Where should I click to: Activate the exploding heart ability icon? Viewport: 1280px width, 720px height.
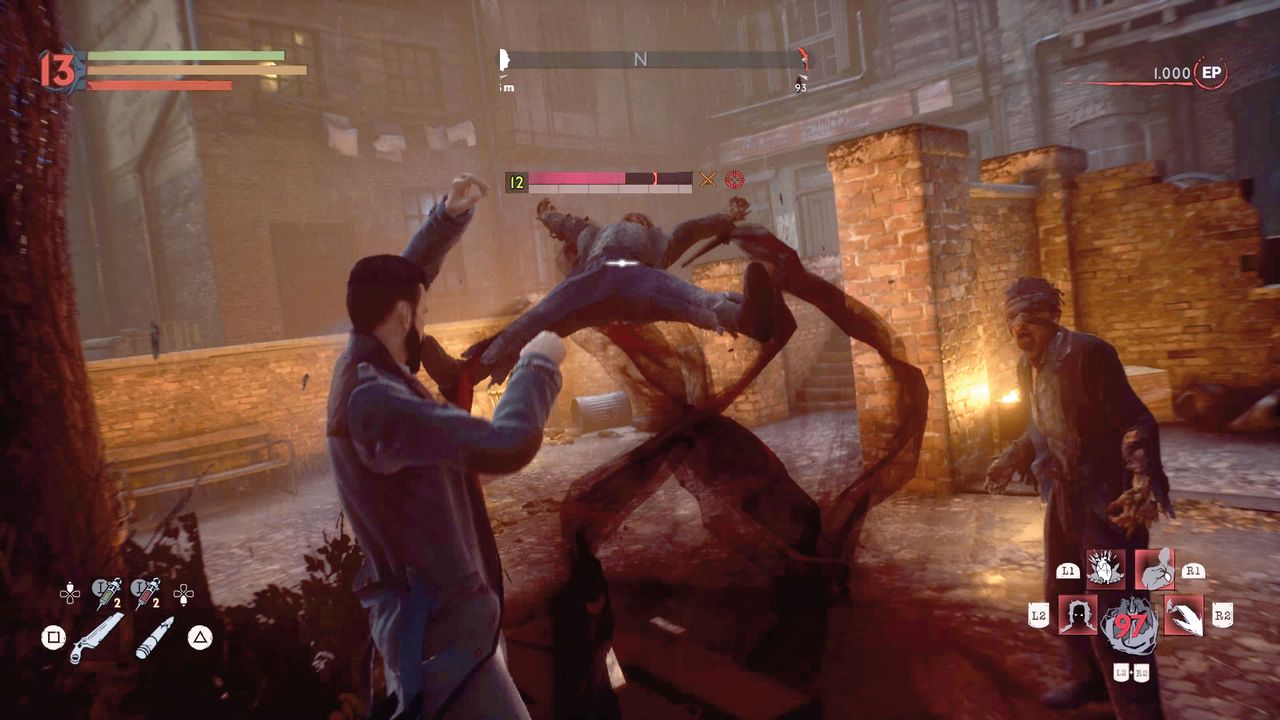pos(1106,568)
